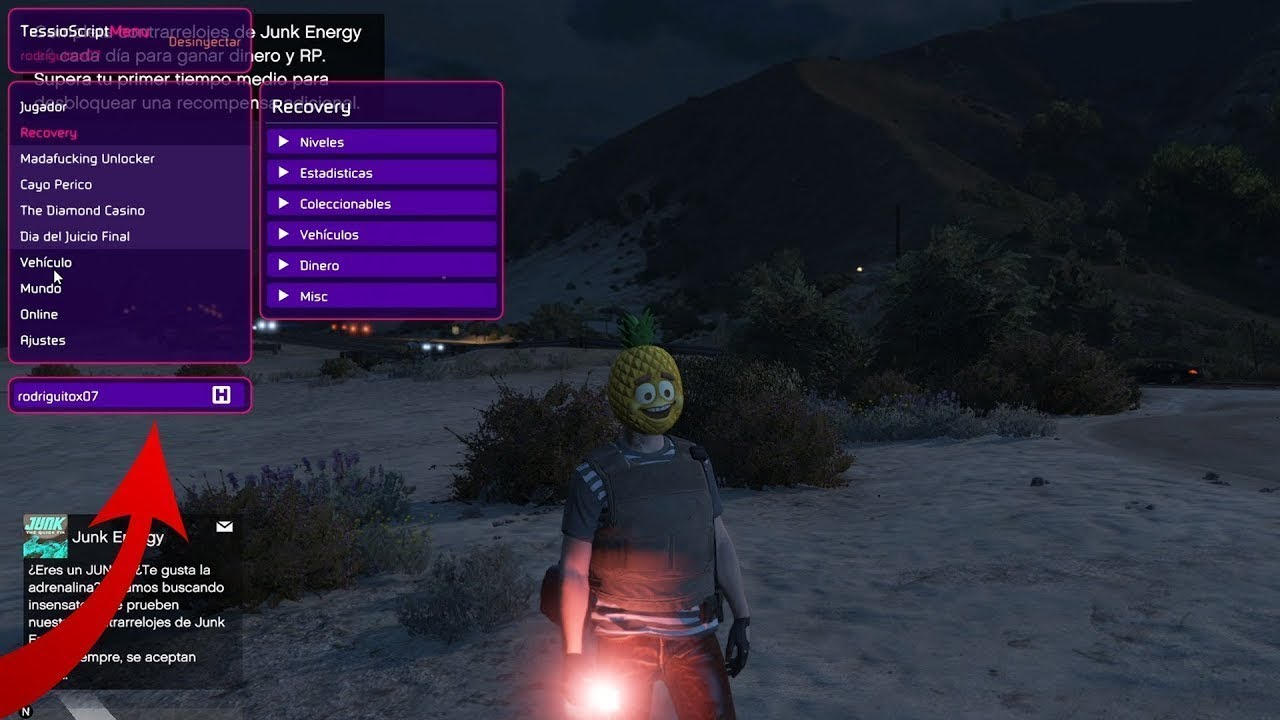Open Dia del Juicio Final entry
1280x720 pixels.
(x=75, y=237)
